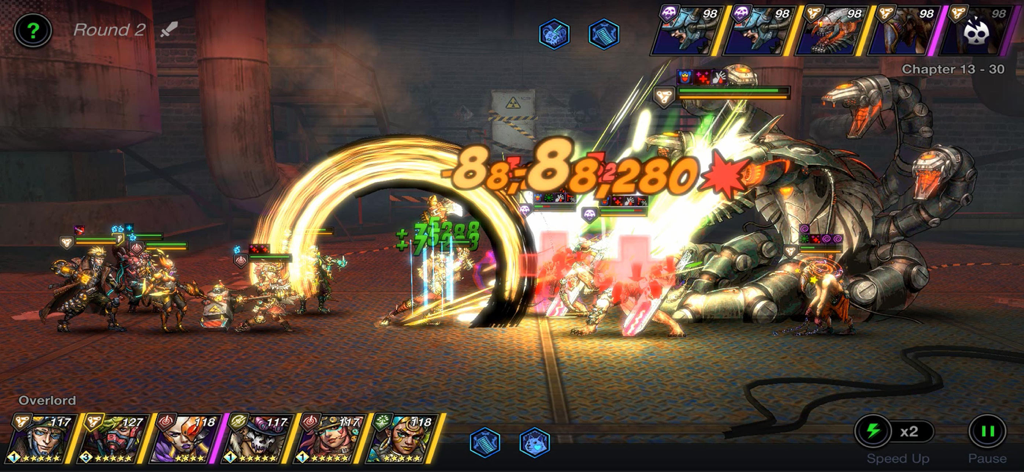Click the cat-face hexagon icon at bottom
This screenshot has width=1024, height=472.
click(x=535, y=441)
